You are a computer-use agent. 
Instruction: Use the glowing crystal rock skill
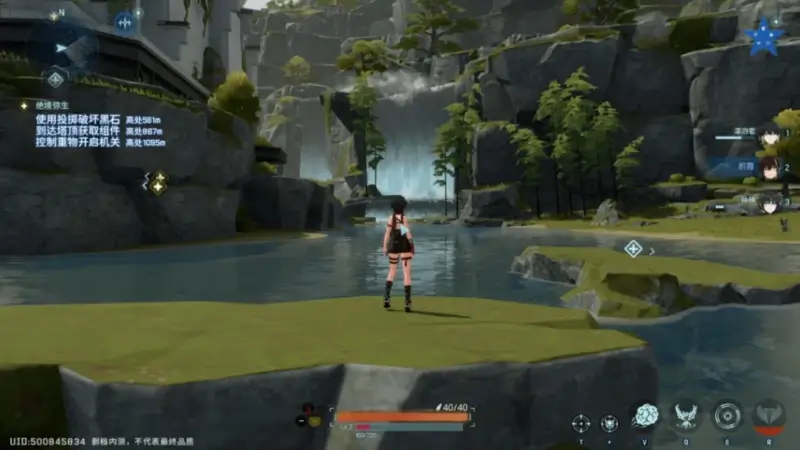pos(645,416)
